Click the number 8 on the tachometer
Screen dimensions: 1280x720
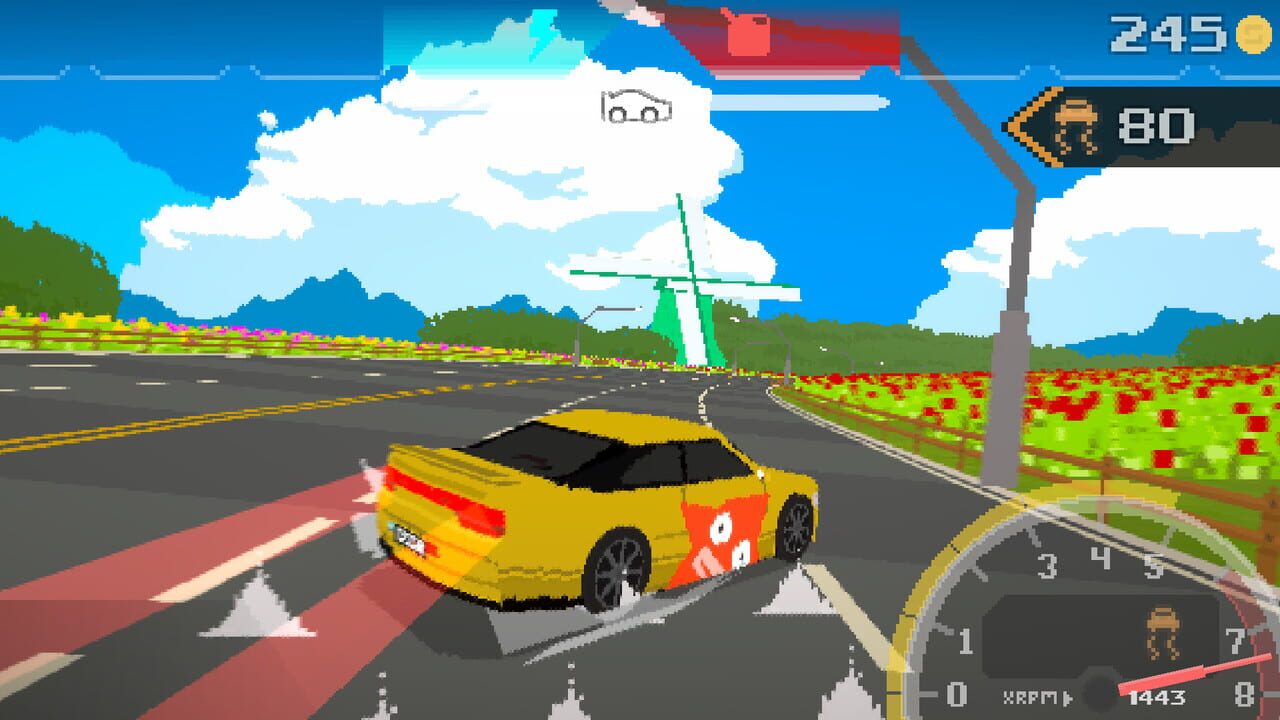click(x=1247, y=693)
